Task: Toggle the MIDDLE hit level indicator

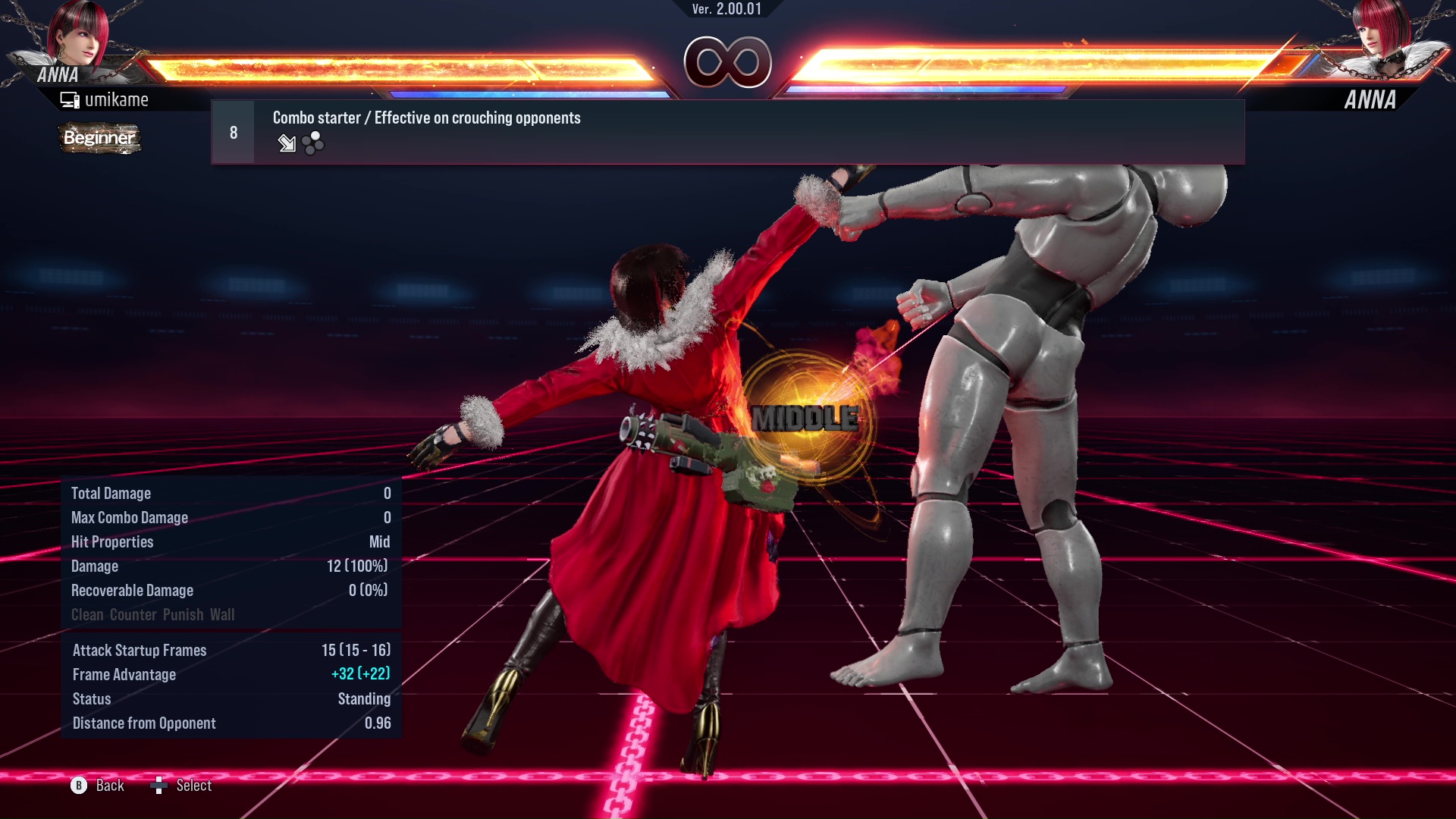Action: 804,417
